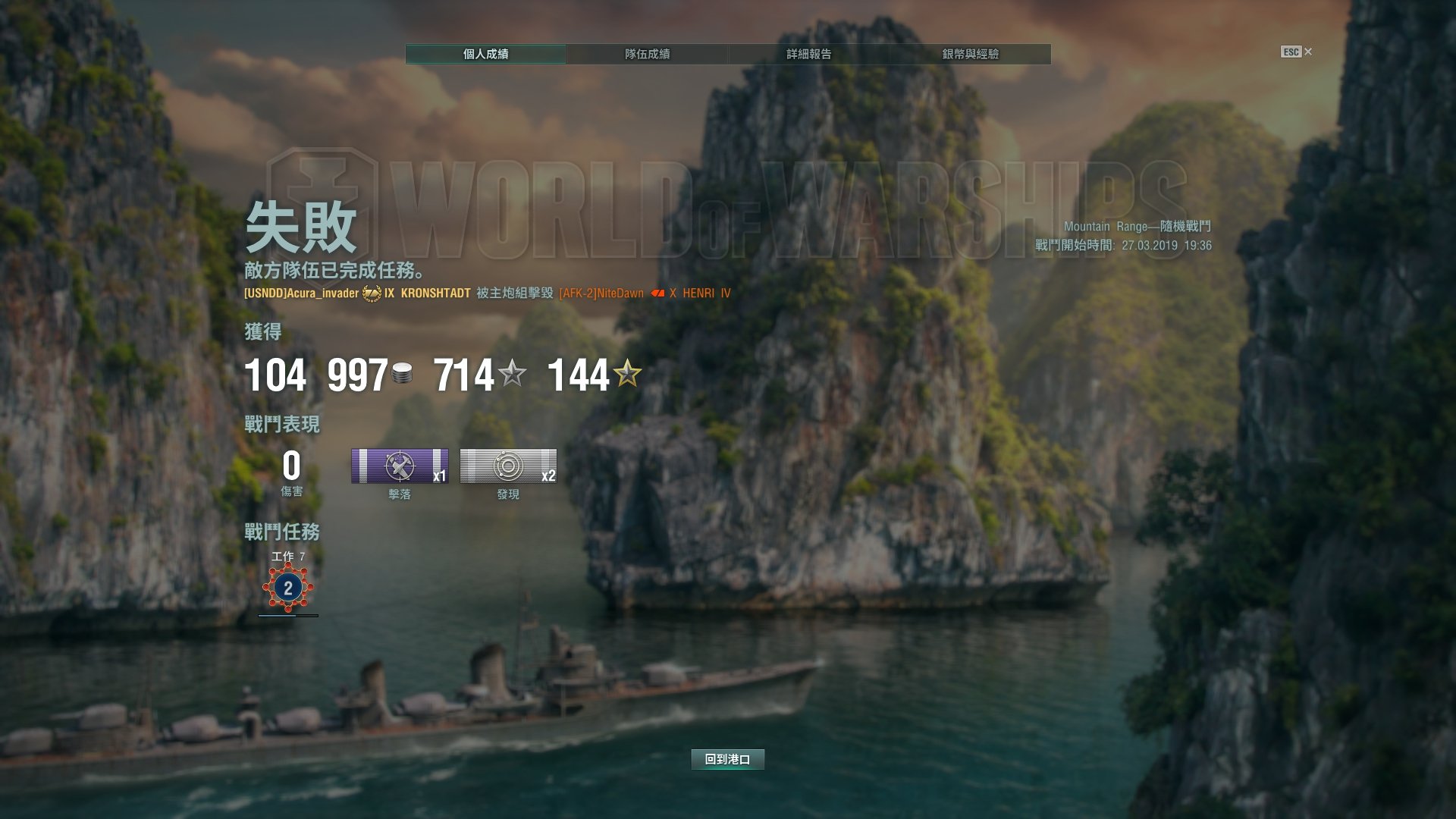Select the 銀幣與經驗 tab
Viewport: 1456px width, 819px height.
click(x=970, y=54)
